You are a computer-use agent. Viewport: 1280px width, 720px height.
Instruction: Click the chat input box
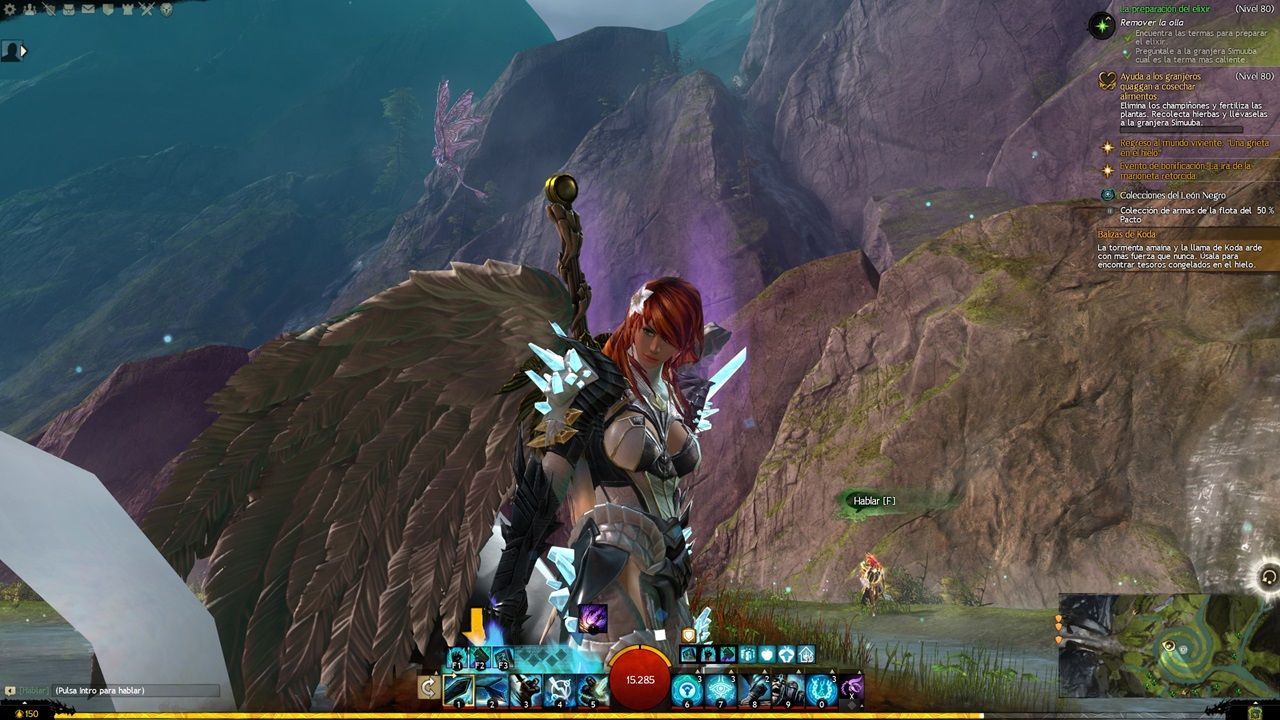click(x=135, y=690)
